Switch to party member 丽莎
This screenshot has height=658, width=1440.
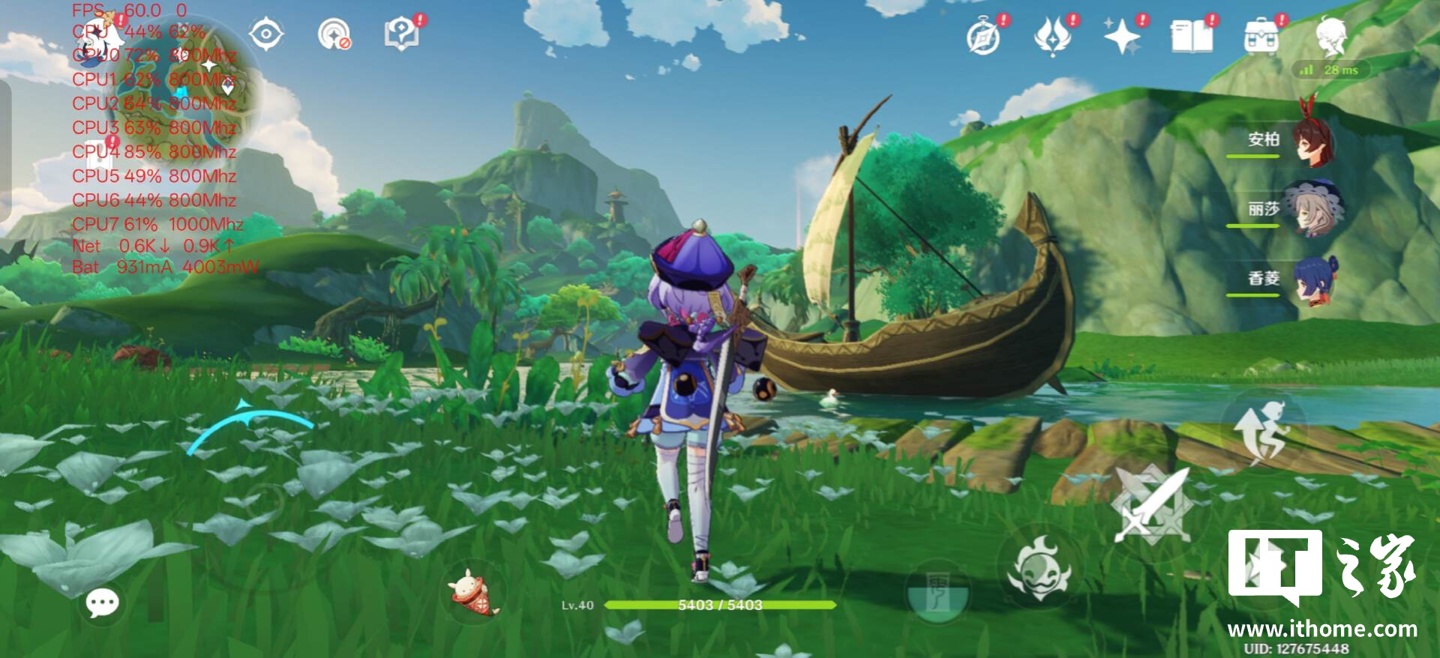click(1310, 210)
